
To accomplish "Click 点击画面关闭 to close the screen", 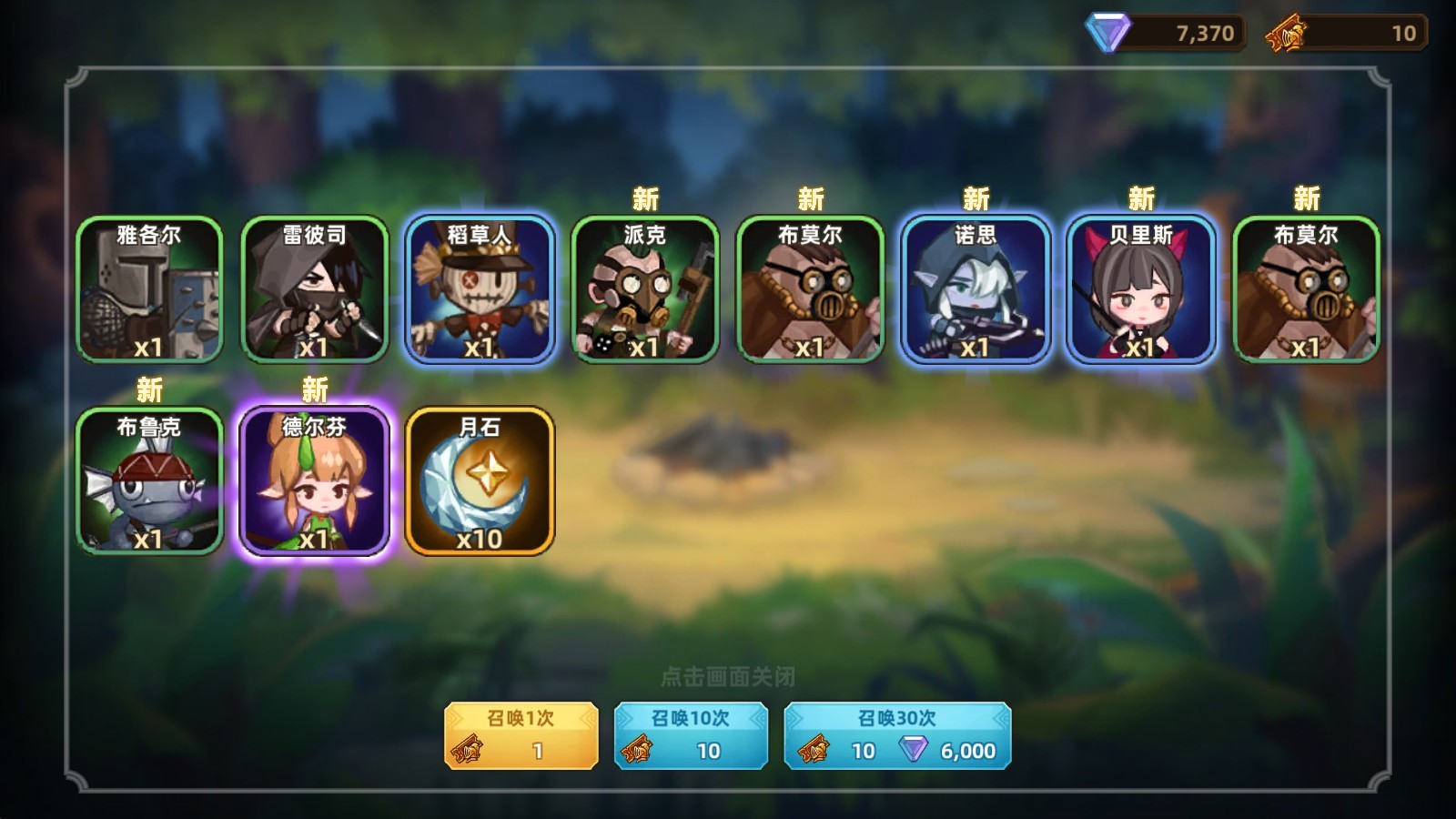I will [729, 674].
